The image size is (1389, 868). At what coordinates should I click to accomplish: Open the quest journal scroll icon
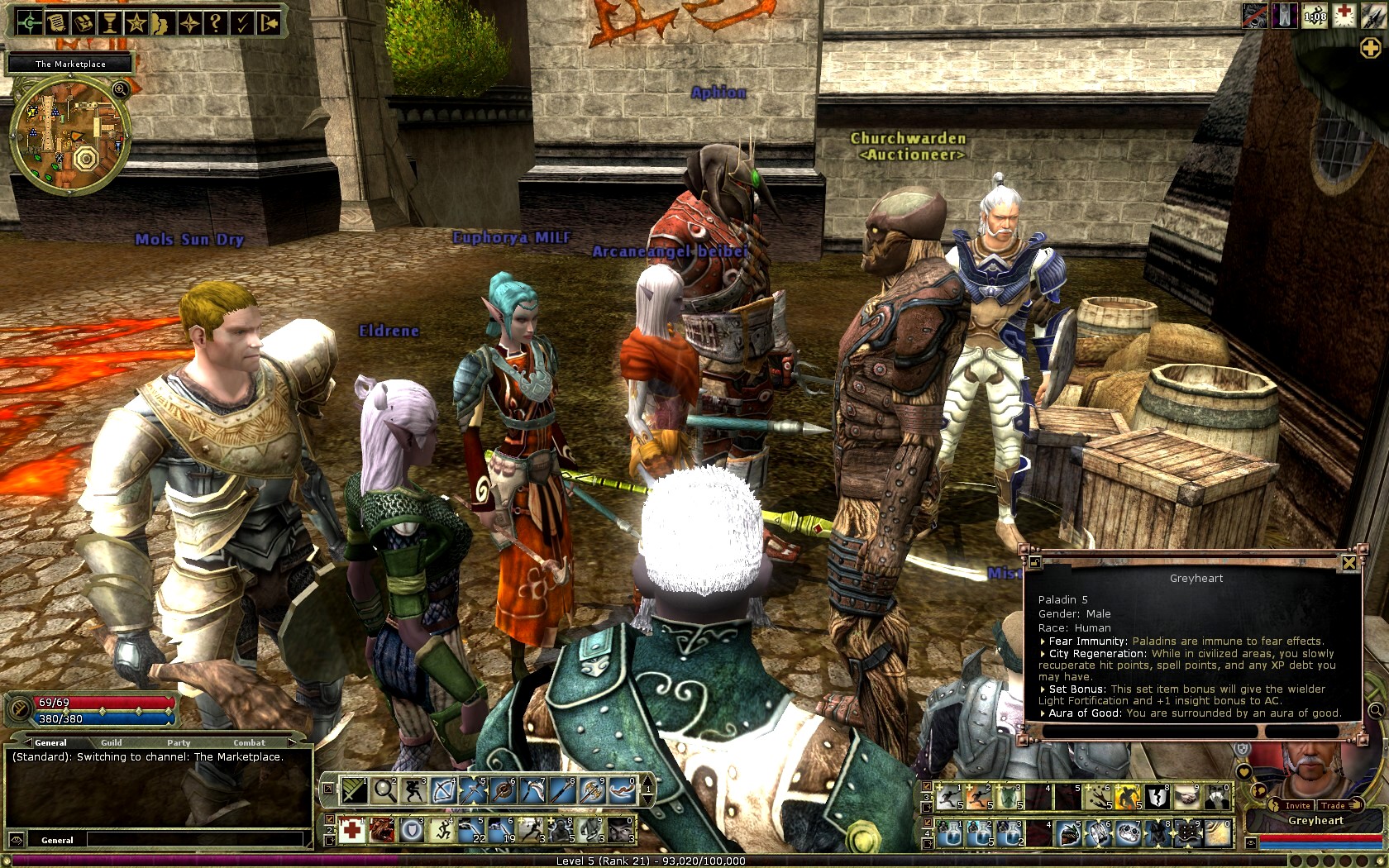point(56,22)
